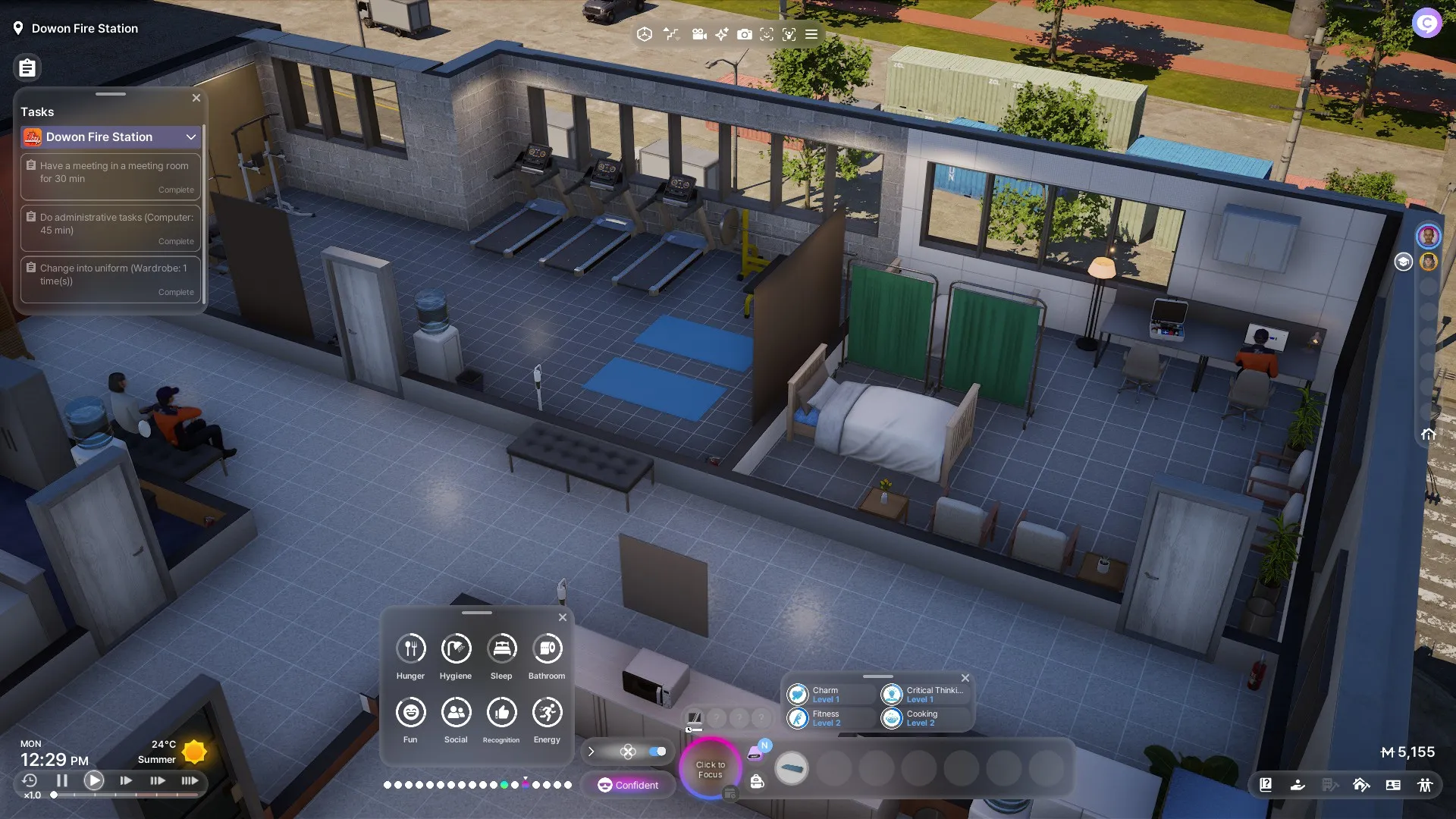
Task: Open the hamburger menu in the top toolbar
Action: pyautogui.click(x=810, y=34)
